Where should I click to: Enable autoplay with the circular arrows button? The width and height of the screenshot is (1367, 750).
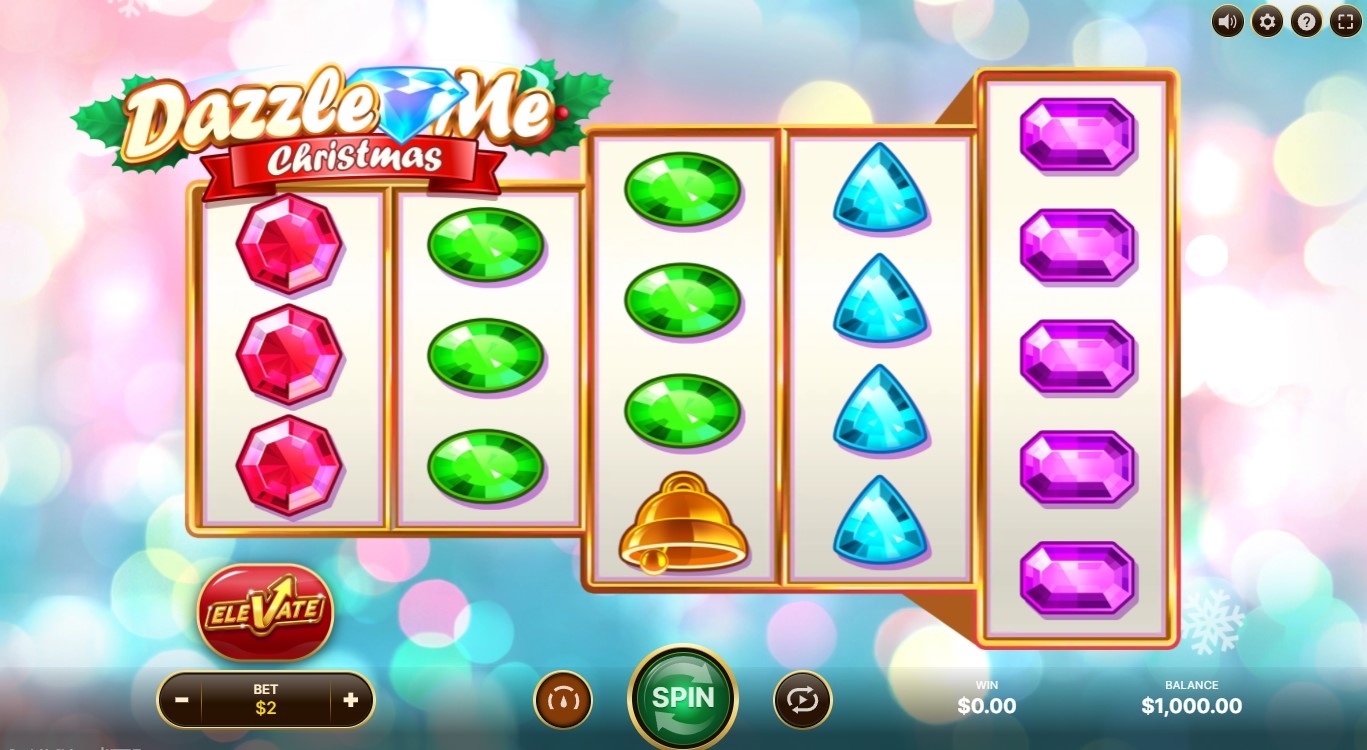click(x=802, y=700)
